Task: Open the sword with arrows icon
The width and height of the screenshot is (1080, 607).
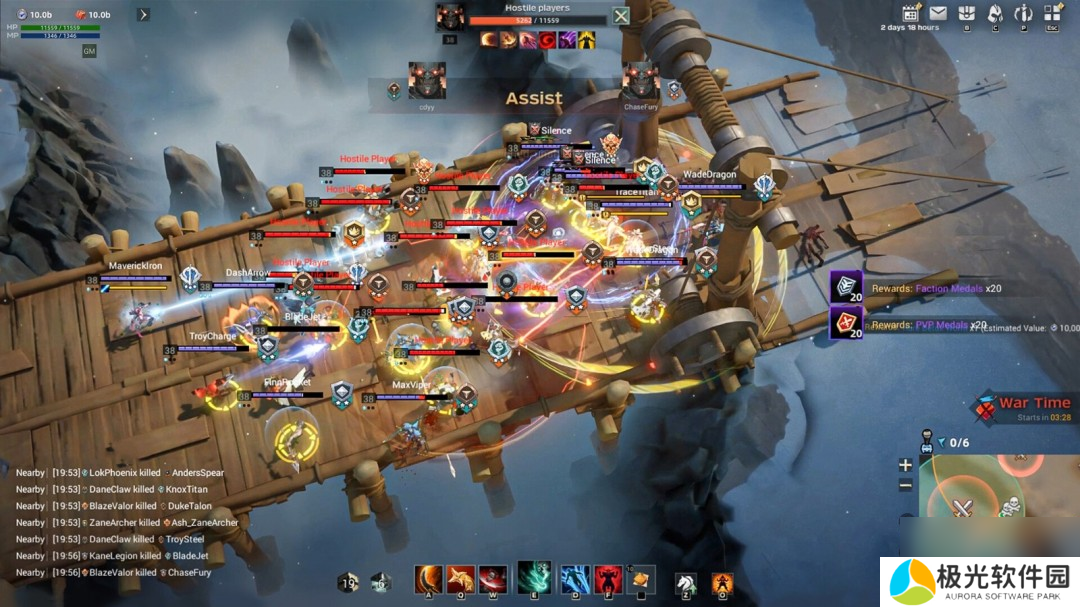Action: point(1023,13)
